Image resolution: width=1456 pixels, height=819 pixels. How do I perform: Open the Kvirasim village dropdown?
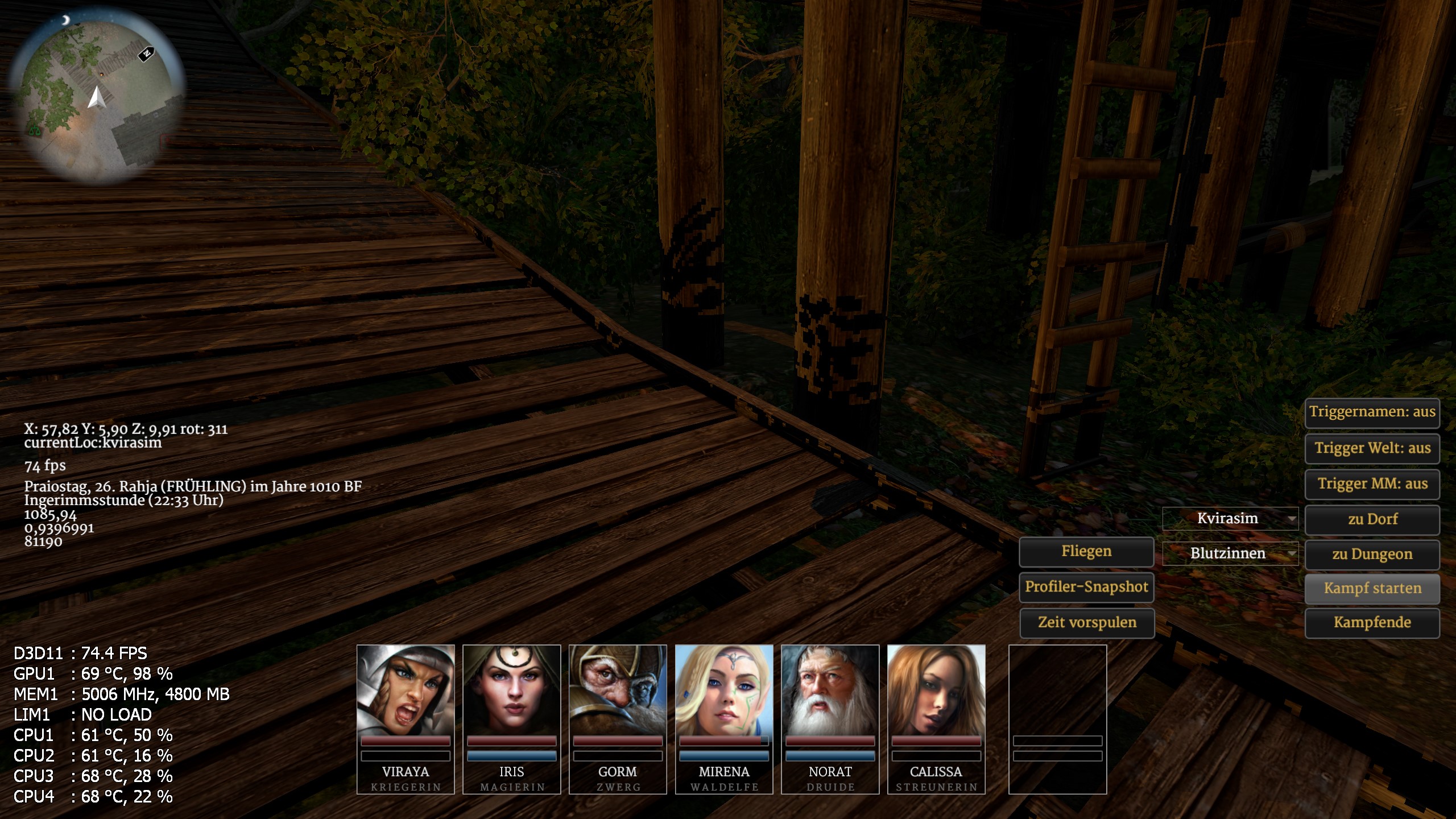(1230, 519)
